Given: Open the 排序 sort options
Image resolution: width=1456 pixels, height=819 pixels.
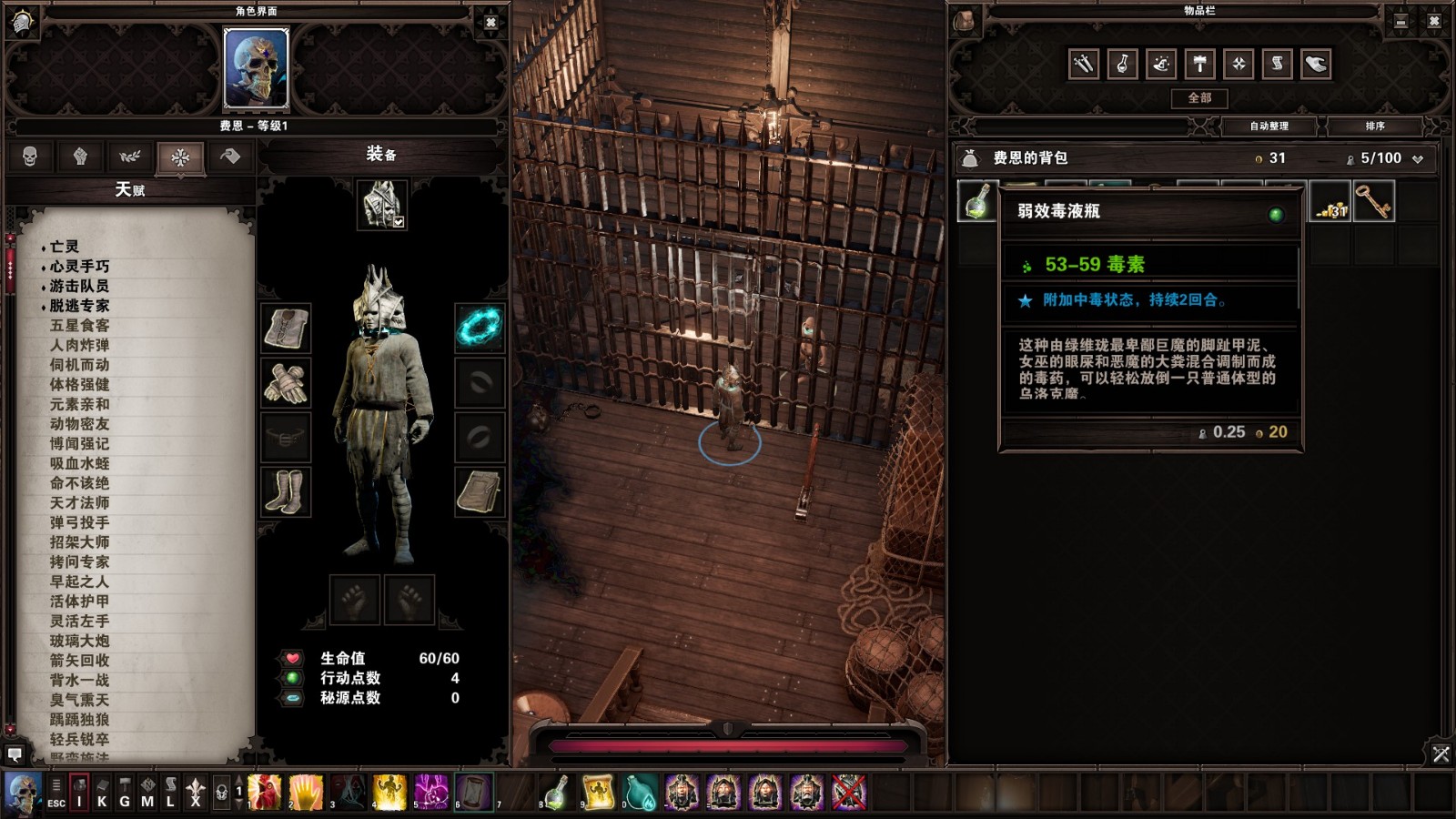Looking at the screenshot, I should (x=1374, y=126).
